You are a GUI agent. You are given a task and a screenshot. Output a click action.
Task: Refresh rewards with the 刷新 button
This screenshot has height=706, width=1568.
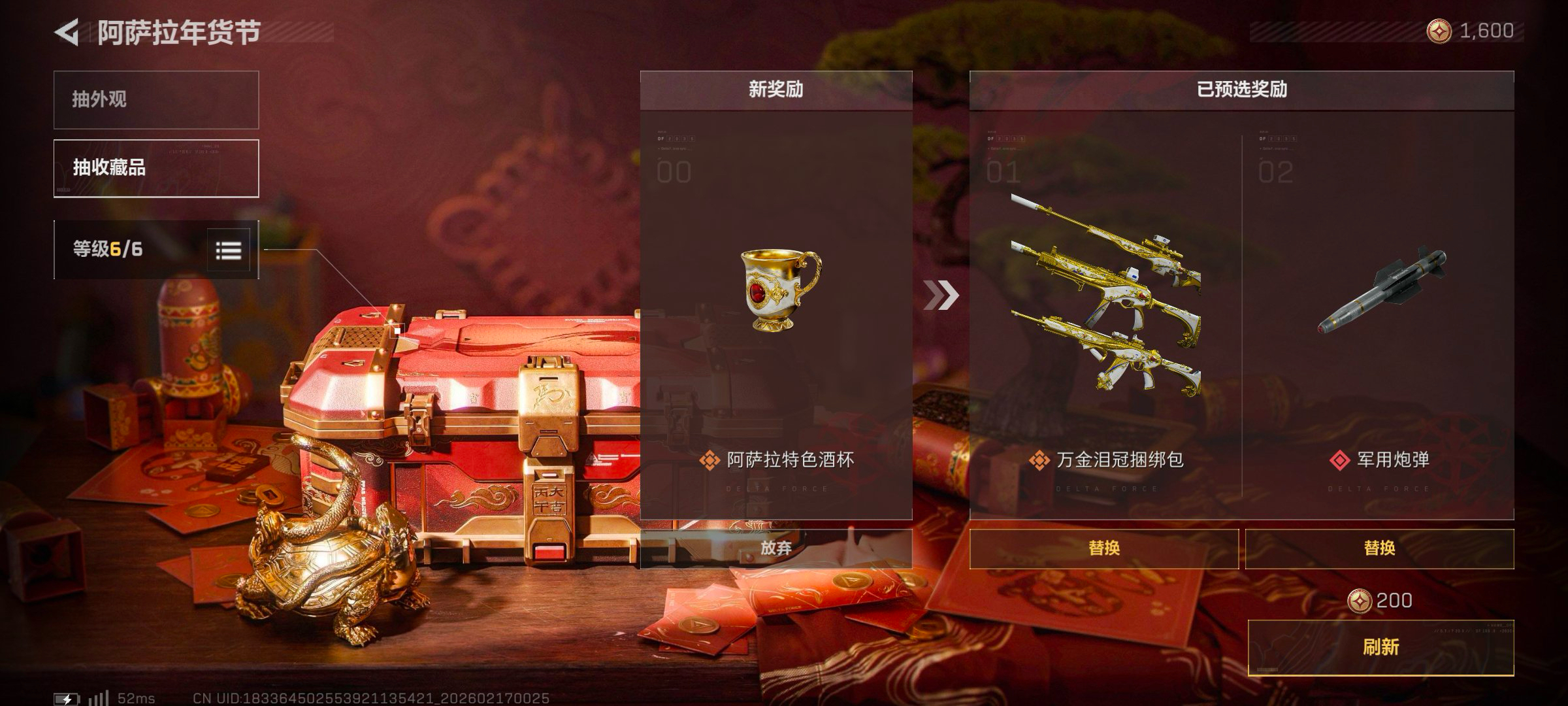point(1380,647)
